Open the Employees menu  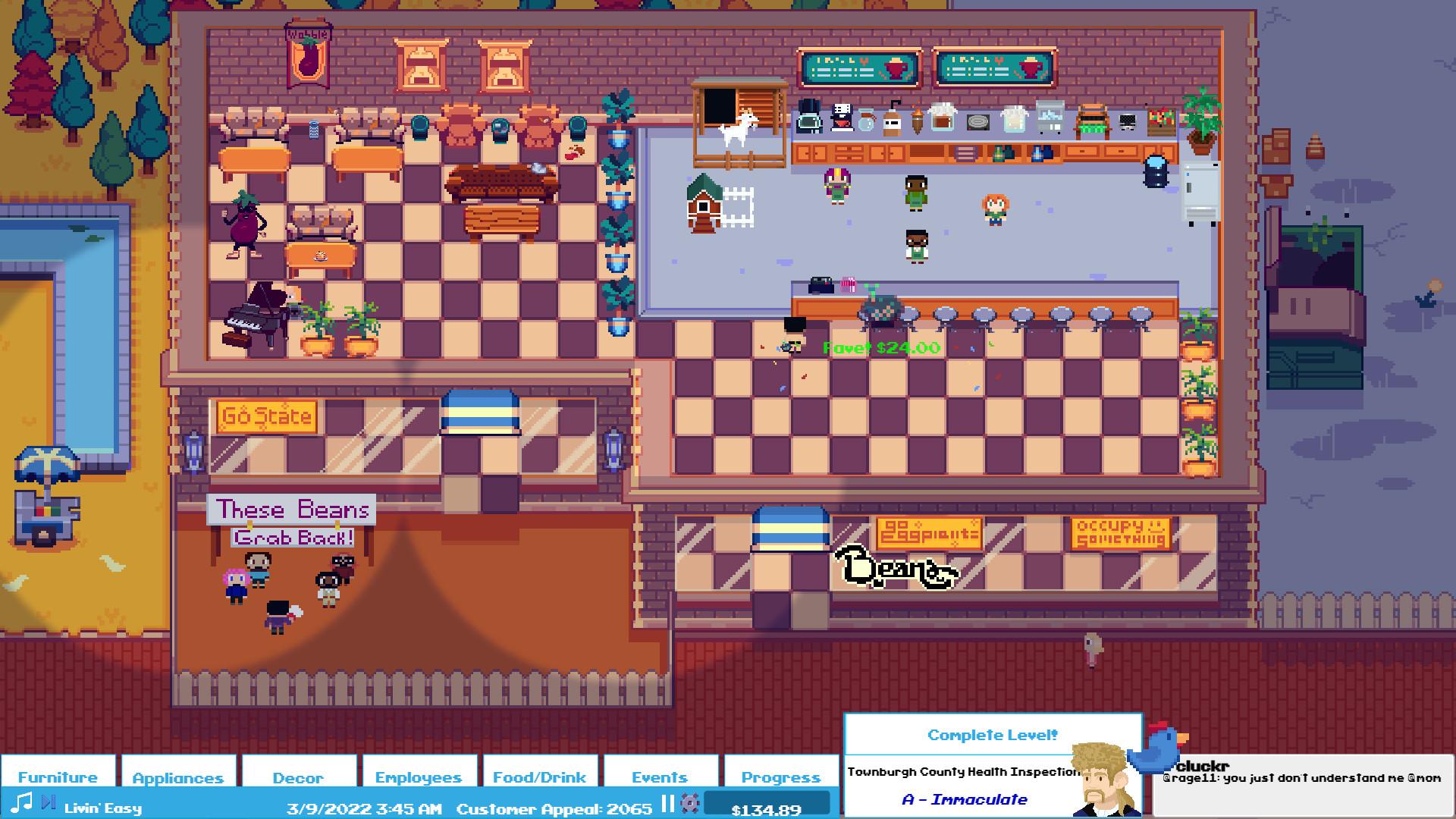click(x=419, y=777)
